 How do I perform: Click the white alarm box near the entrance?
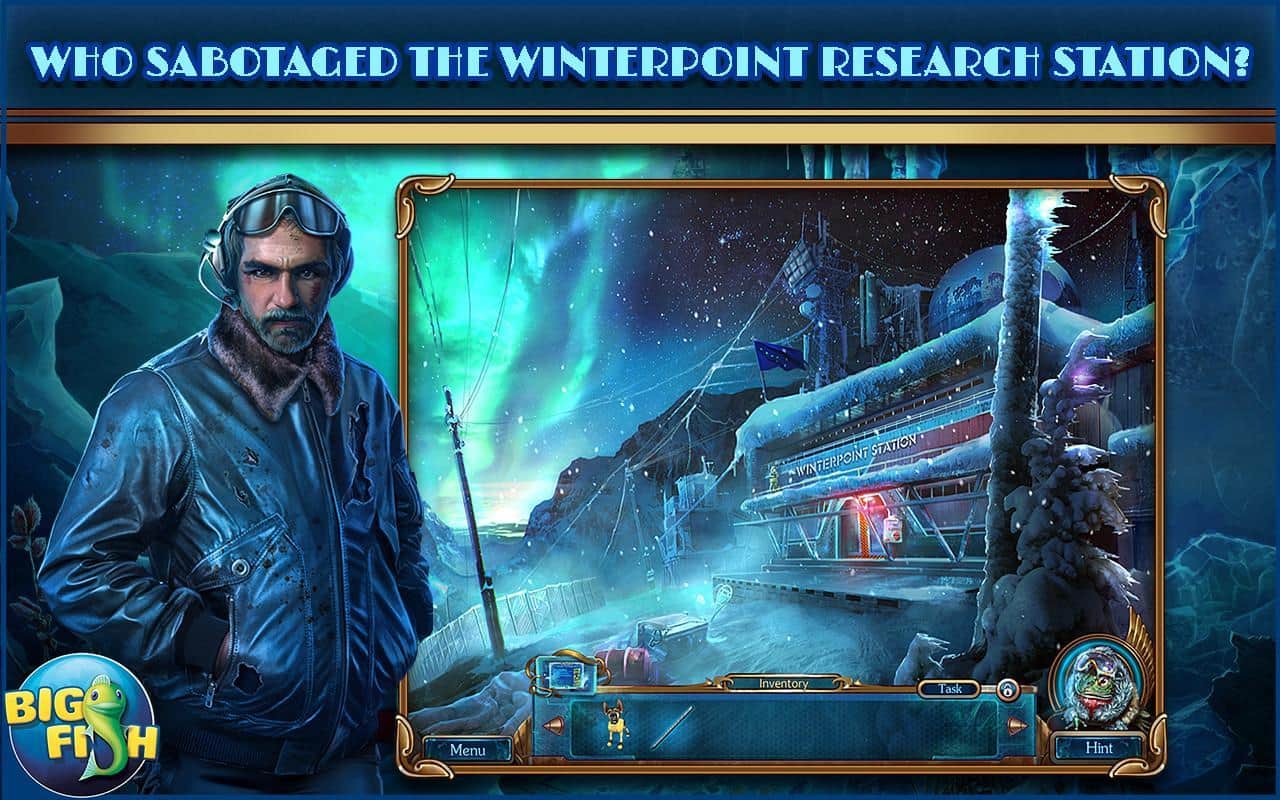tap(893, 531)
